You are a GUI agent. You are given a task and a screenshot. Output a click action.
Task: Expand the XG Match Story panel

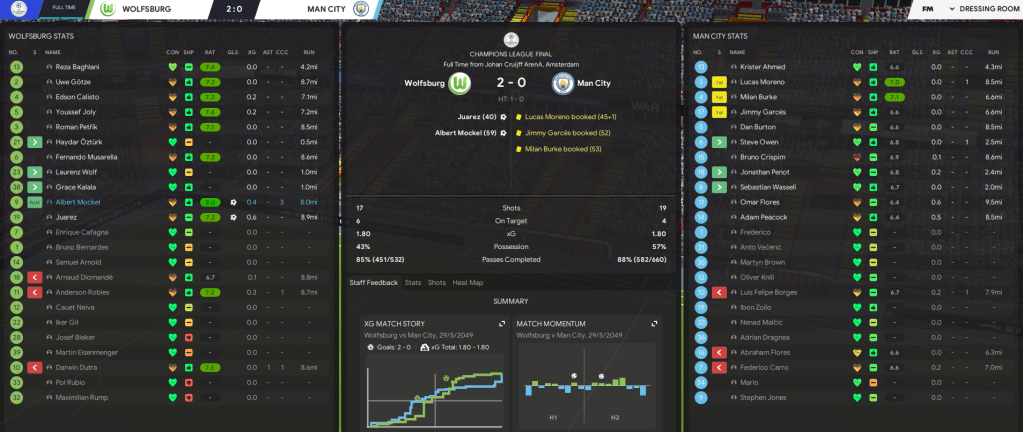[x=500, y=324]
